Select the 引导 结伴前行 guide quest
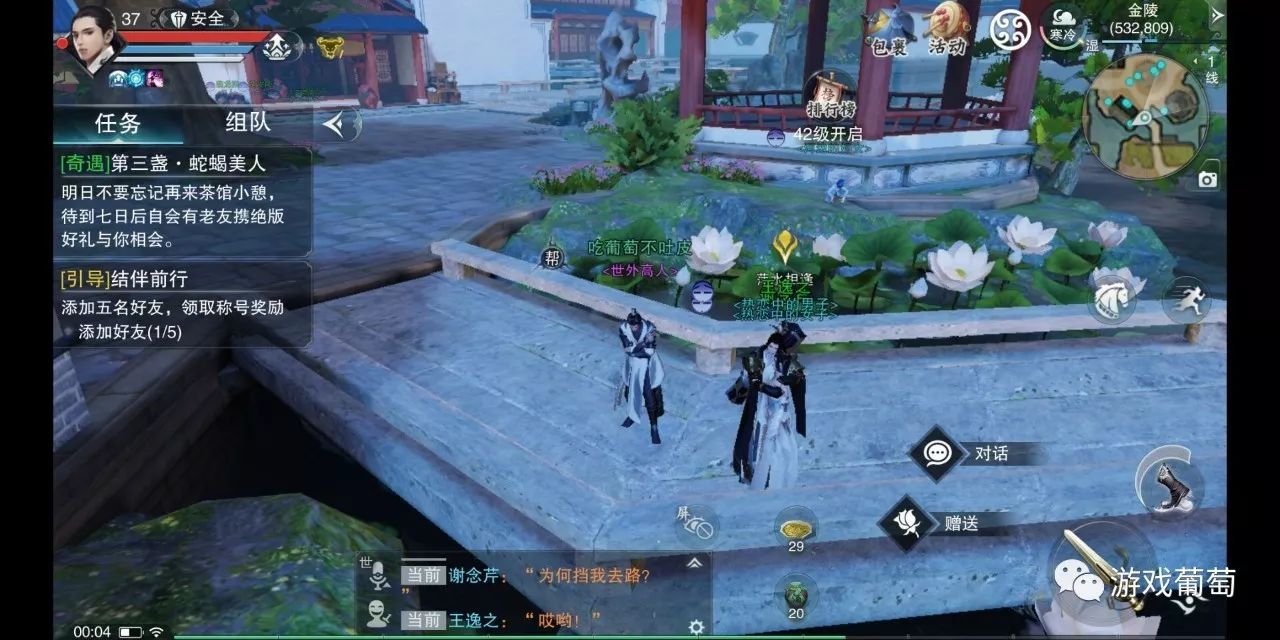Viewport: 1280px width, 640px height. pos(183,304)
